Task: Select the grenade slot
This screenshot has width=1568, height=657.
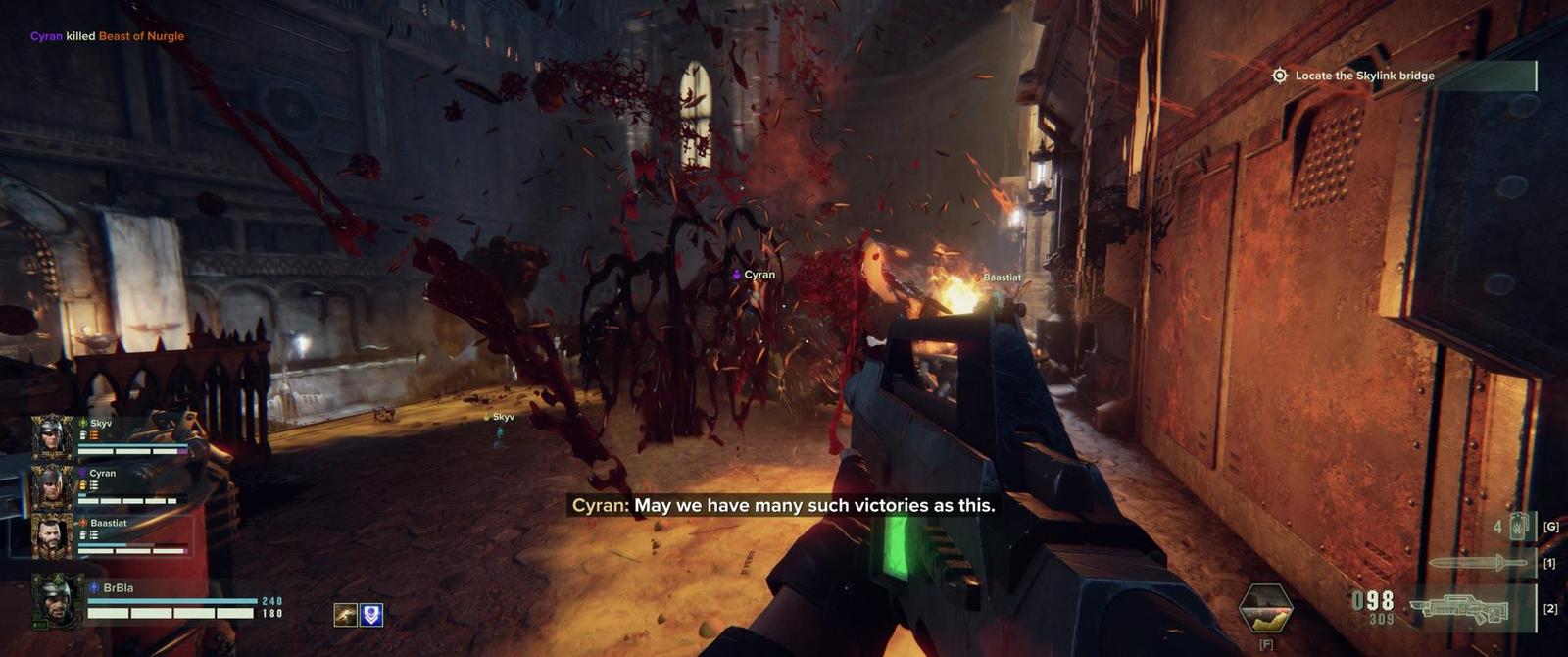Action: (1518, 527)
